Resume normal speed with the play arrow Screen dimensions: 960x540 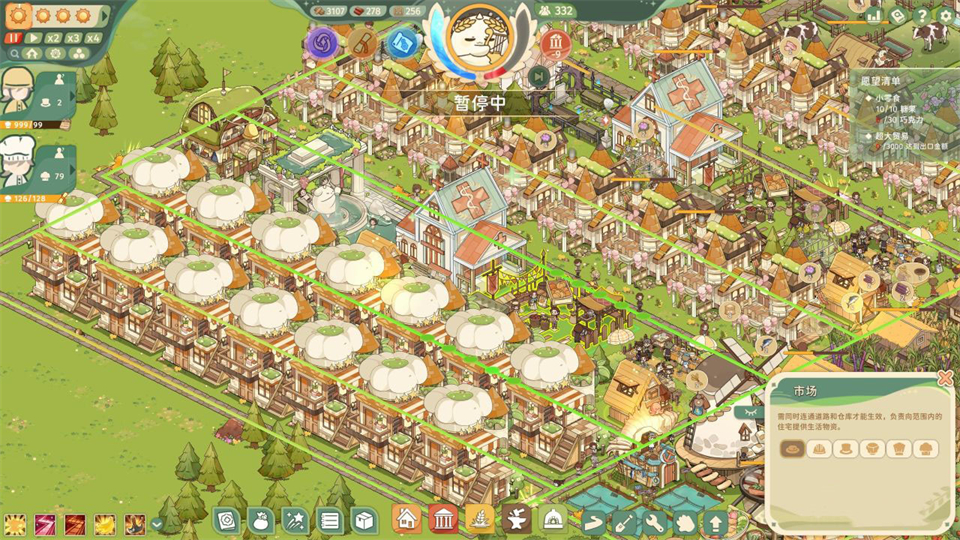[x=35, y=38]
